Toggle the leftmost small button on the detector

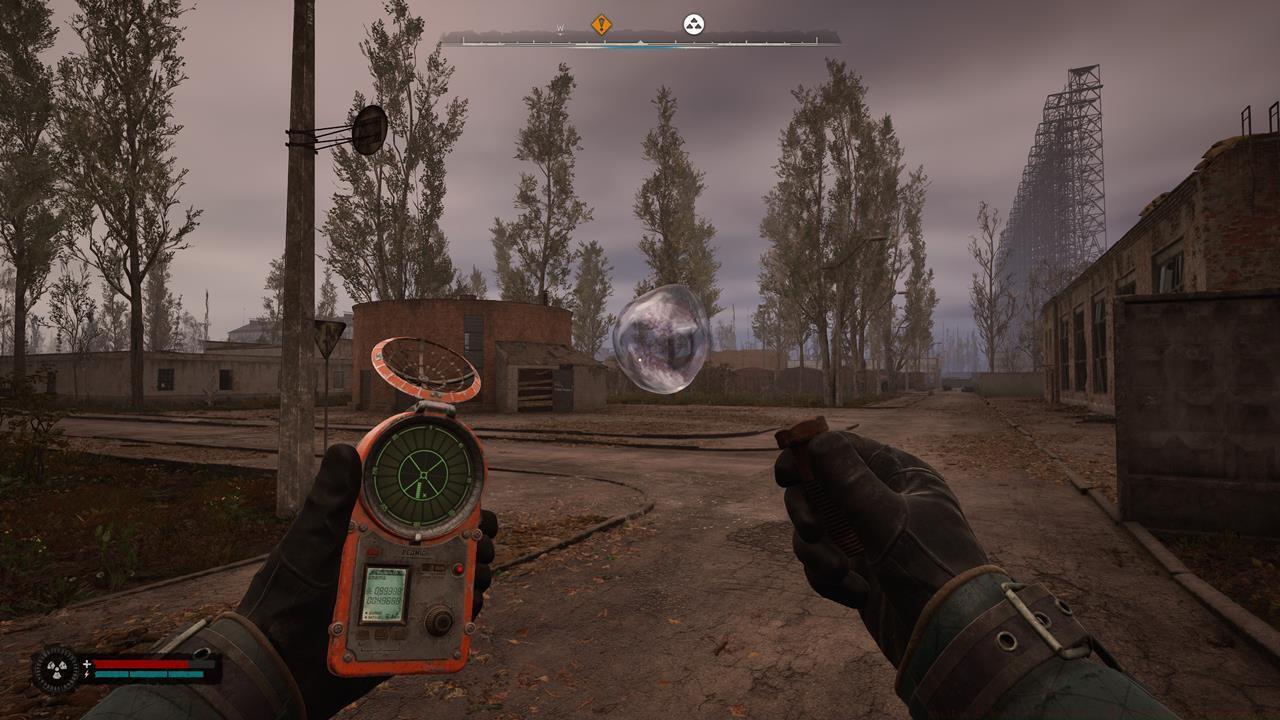[x=363, y=634]
